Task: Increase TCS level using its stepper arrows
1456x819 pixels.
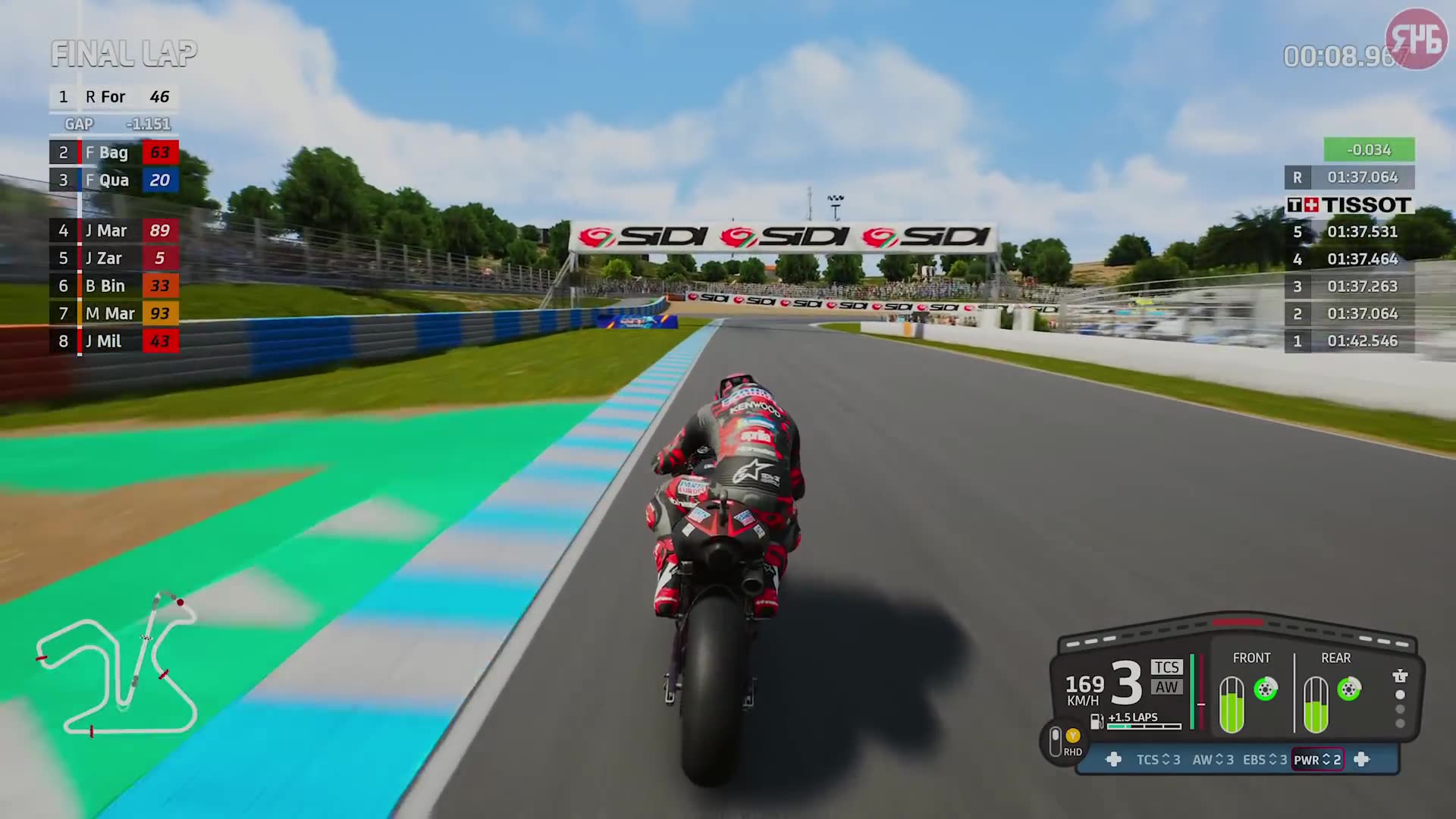Action: [x=1166, y=760]
